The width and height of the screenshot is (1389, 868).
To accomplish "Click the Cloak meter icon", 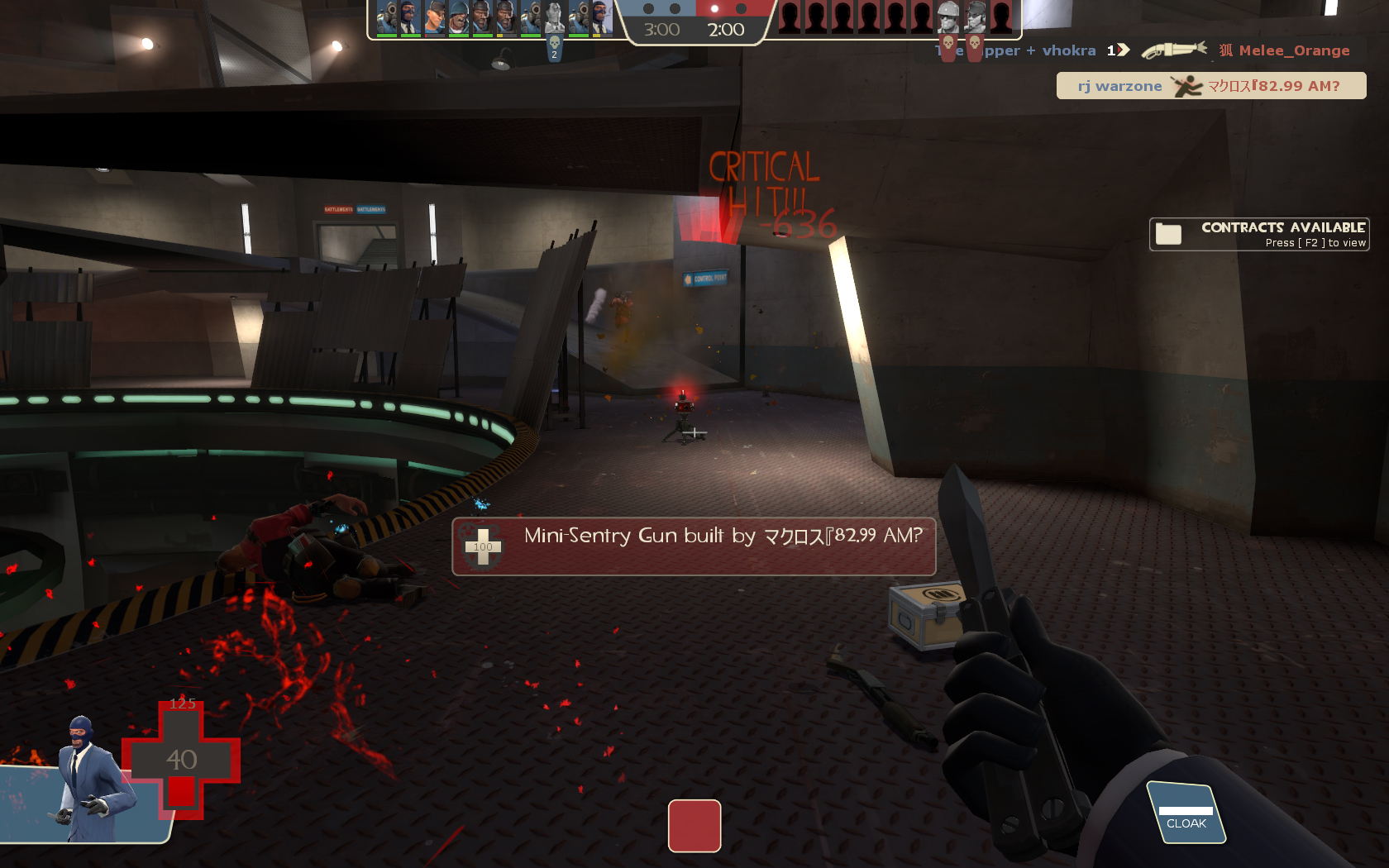I will [1186, 813].
